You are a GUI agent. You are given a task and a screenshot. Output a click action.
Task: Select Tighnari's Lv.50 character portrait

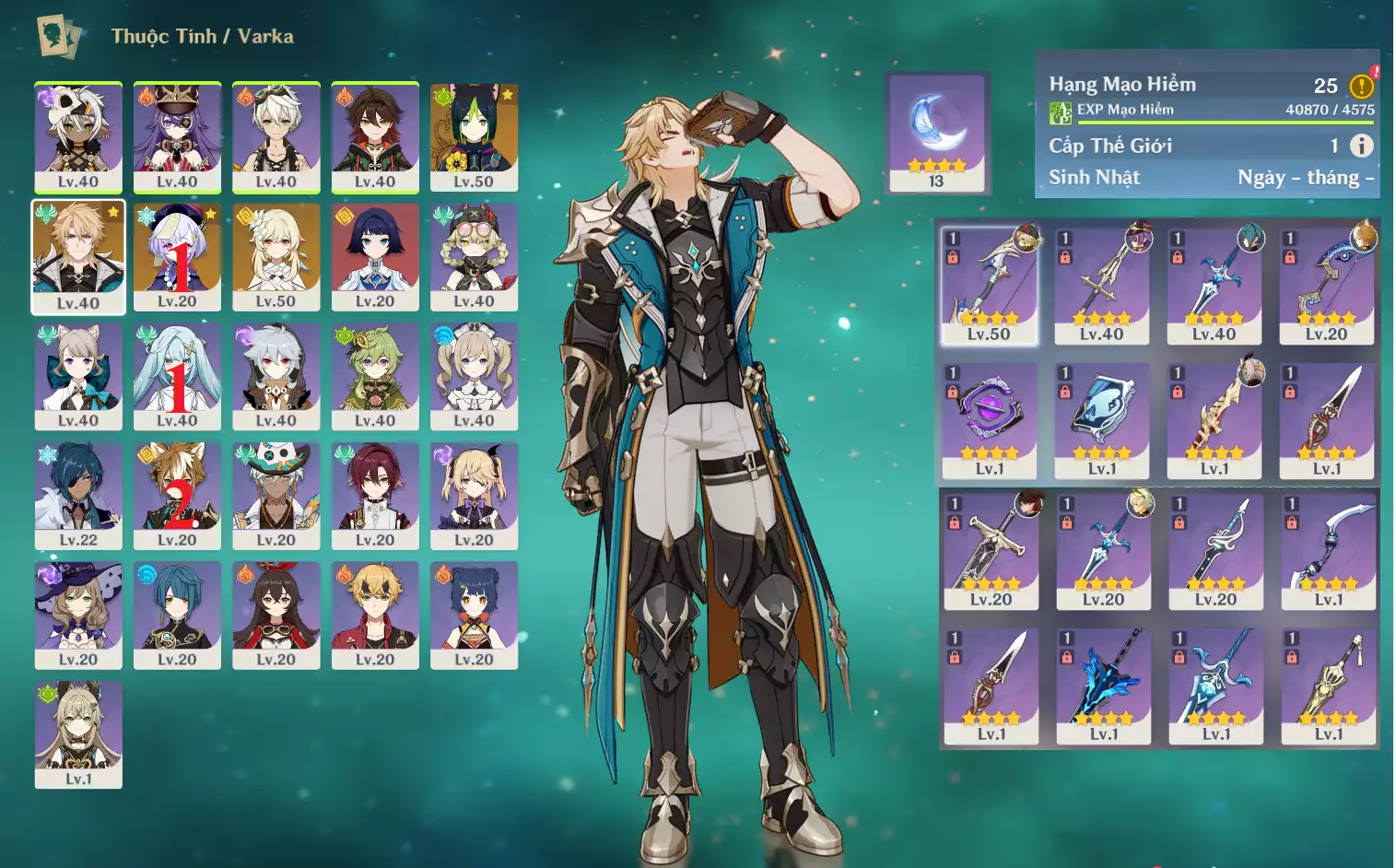click(x=474, y=136)
